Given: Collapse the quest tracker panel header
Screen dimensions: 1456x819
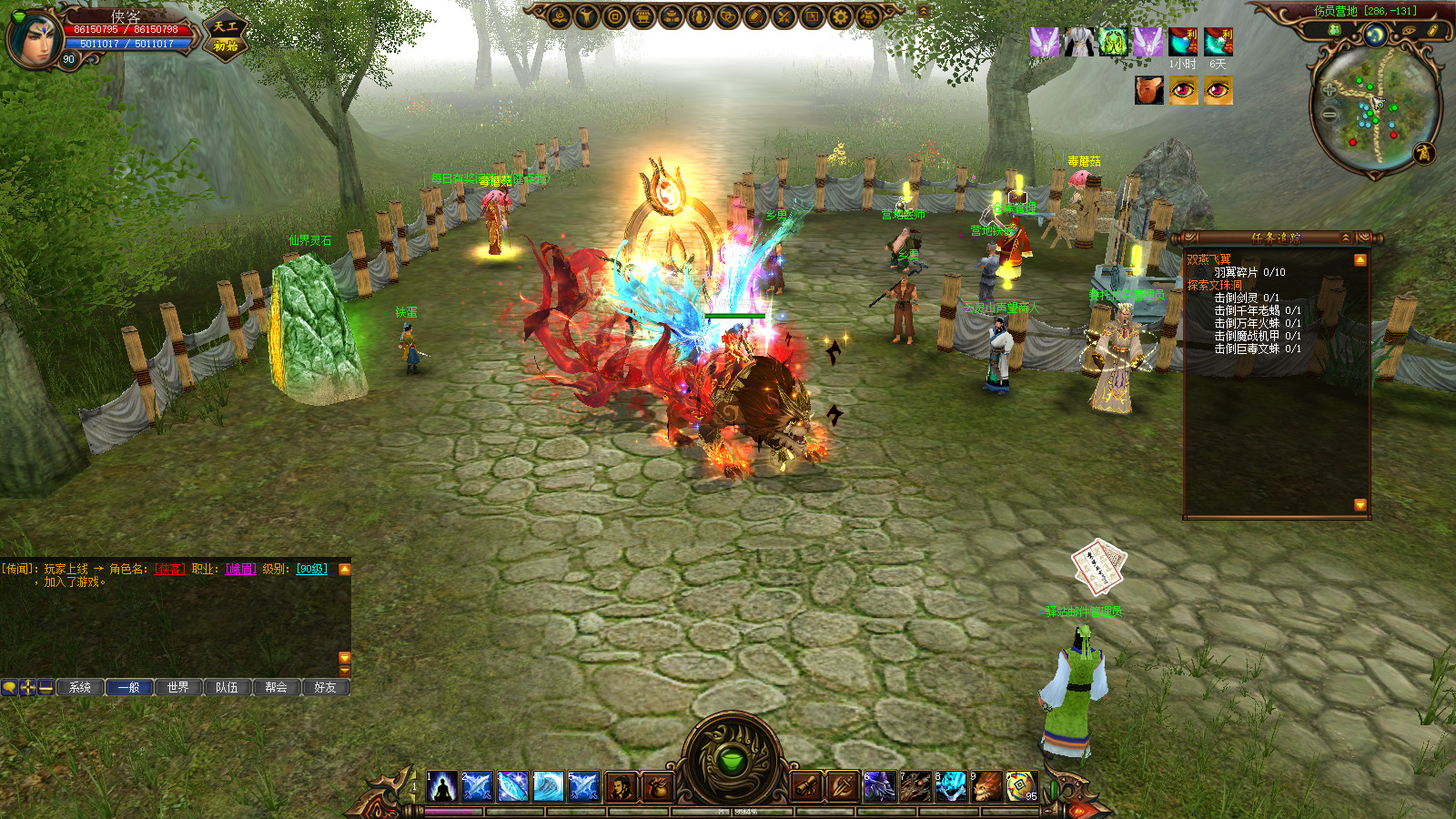Looking at the screenshot, I should point(1346,238).
